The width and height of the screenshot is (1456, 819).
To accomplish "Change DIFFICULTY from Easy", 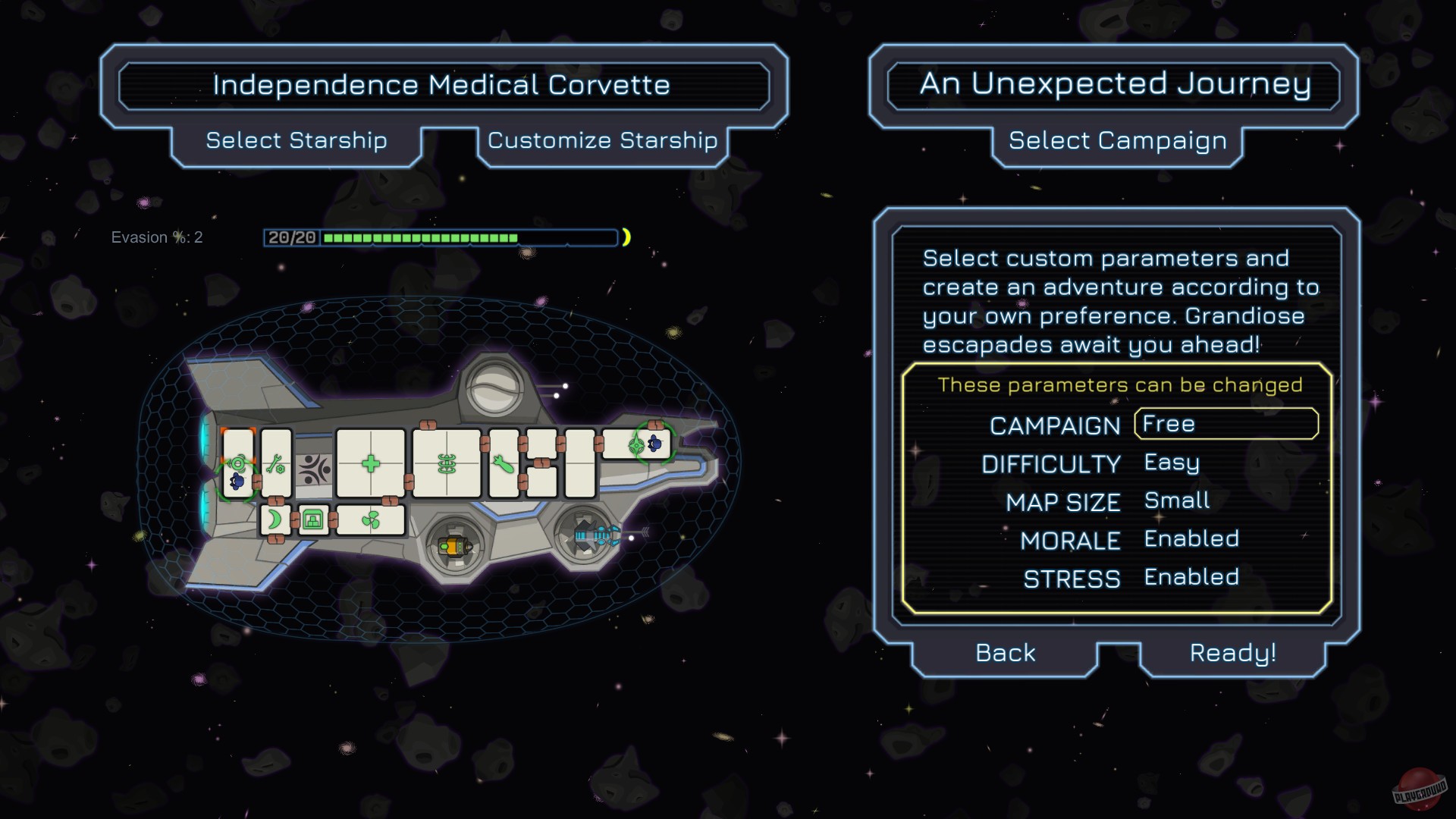I will point(1170,463).
